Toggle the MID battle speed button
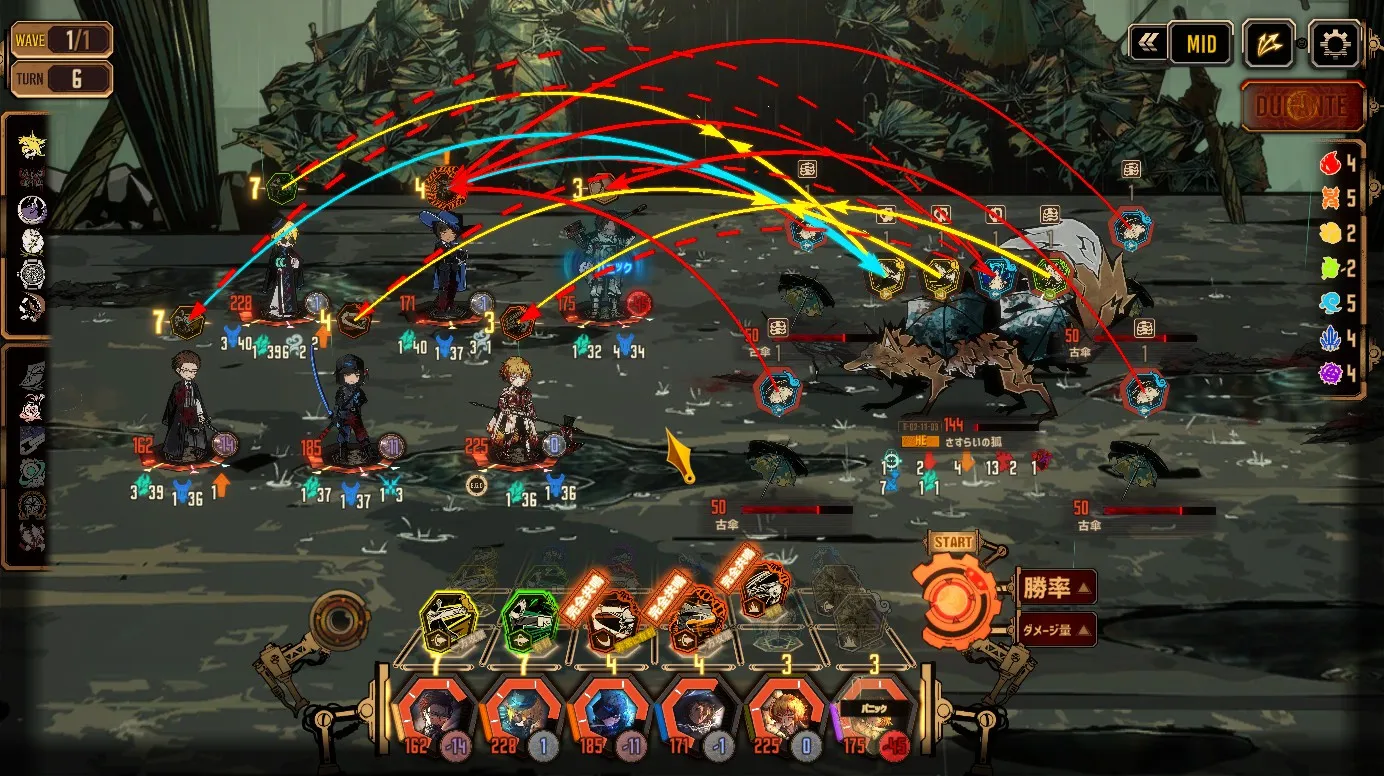1384x776 pixels. point(1201,44)
